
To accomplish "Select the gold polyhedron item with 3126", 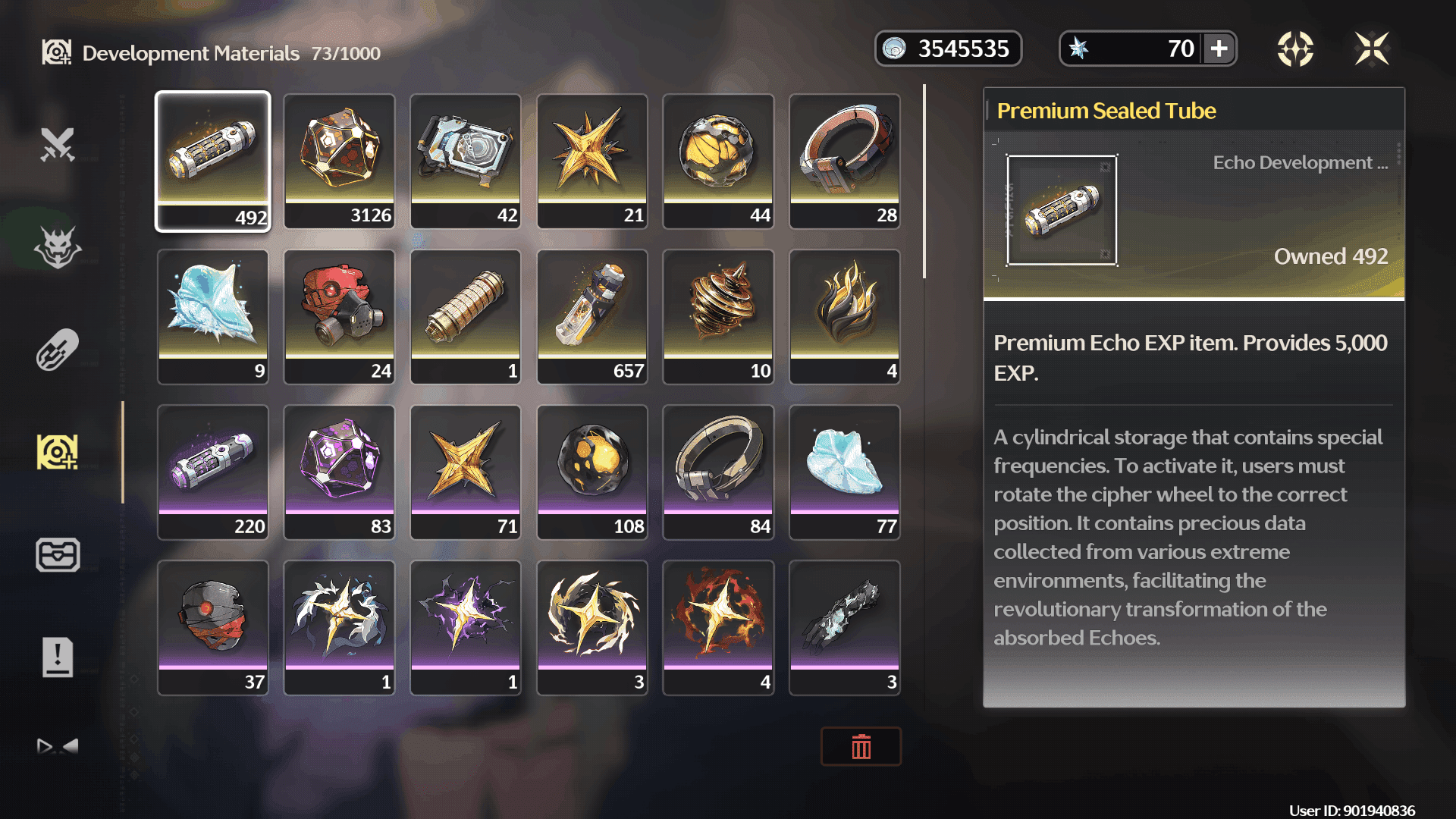I will tap(339, 161).
